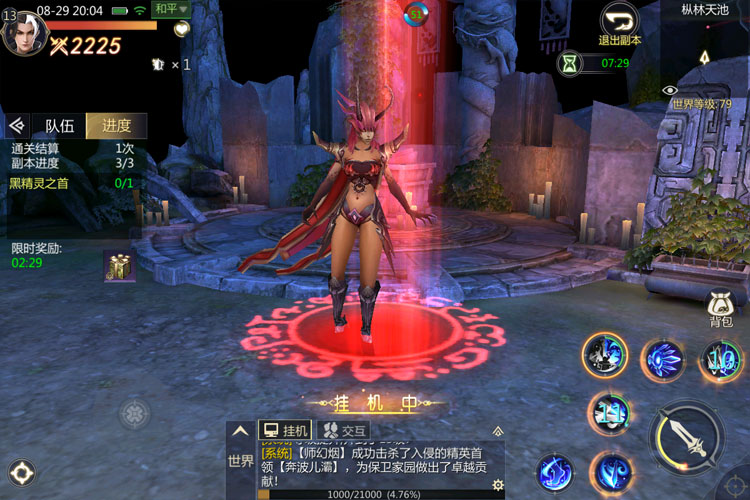Activate the blue crystal burst skill
Viewport: 750px width, 500px height.
point(662,359)
